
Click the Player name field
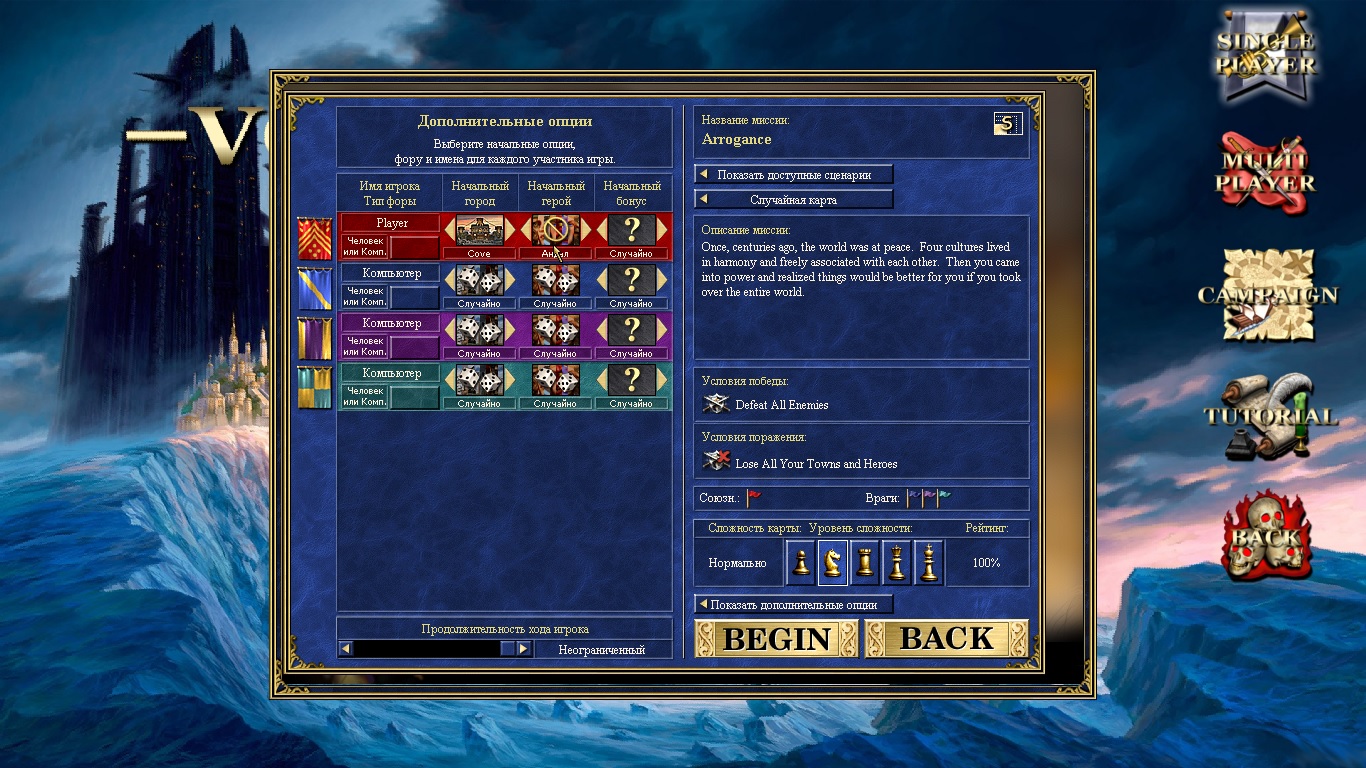(391, 223)
